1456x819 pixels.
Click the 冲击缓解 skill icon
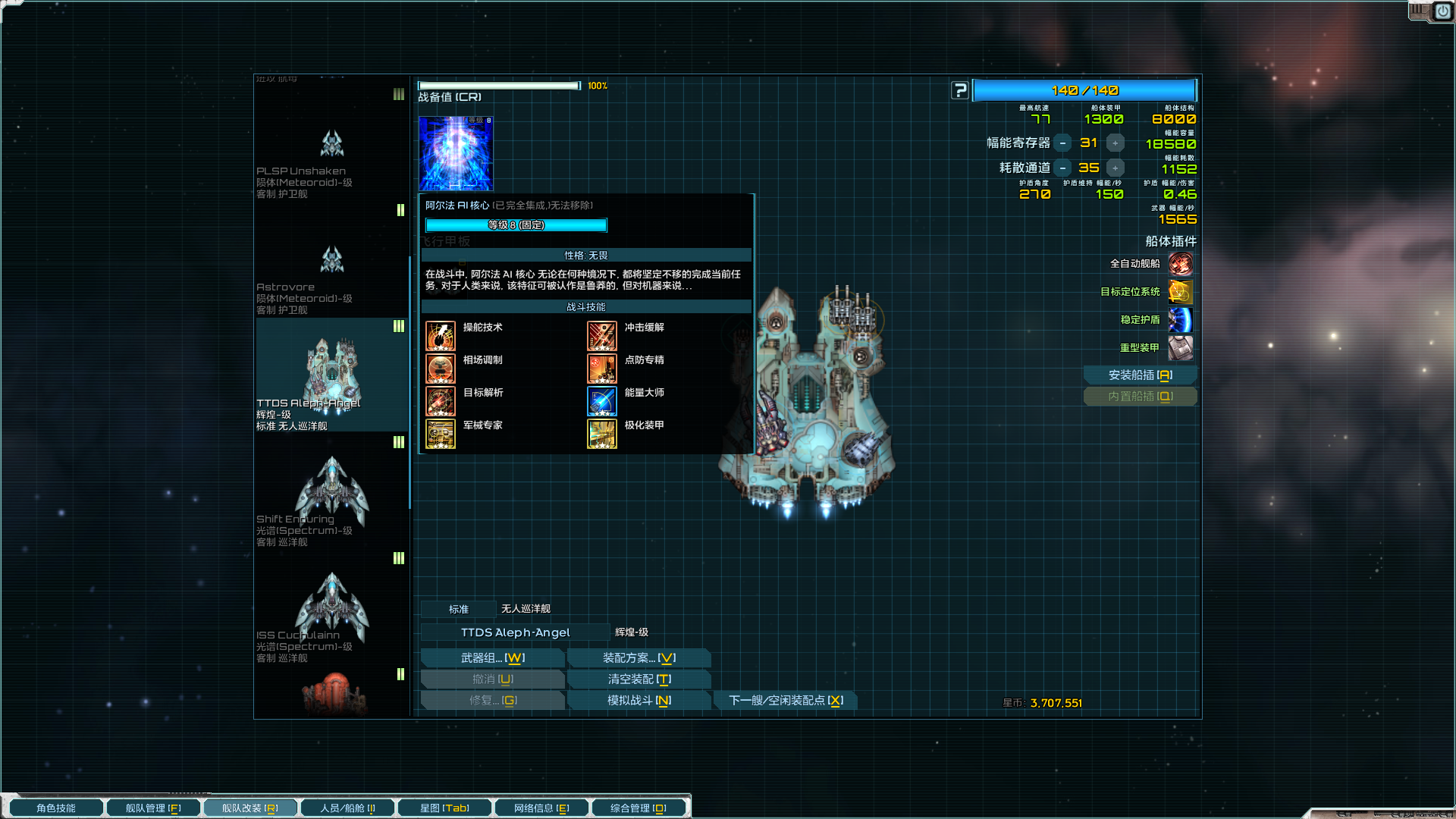pos(601,336)
